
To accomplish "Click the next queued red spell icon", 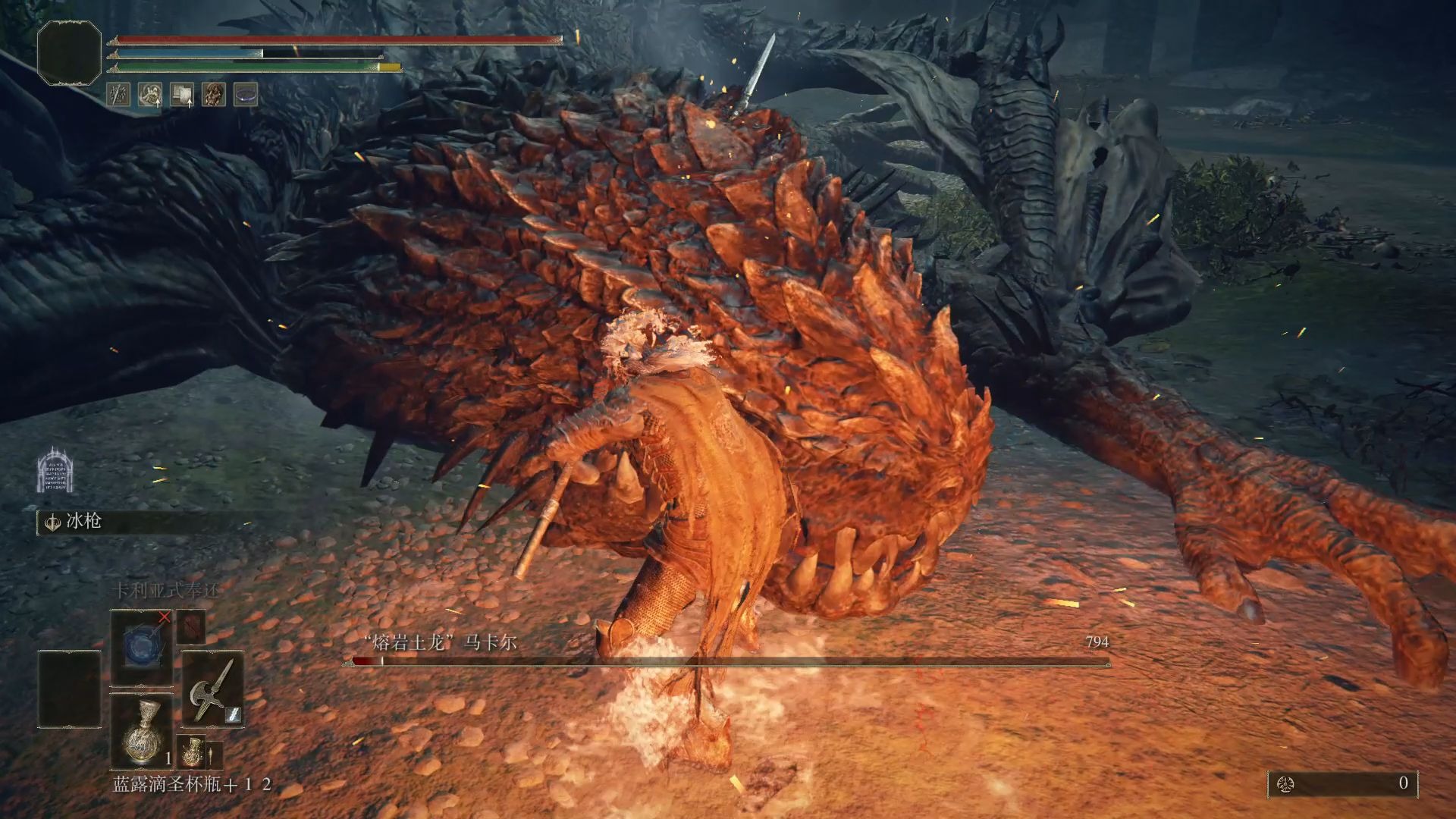I will [x=191, y=627].
